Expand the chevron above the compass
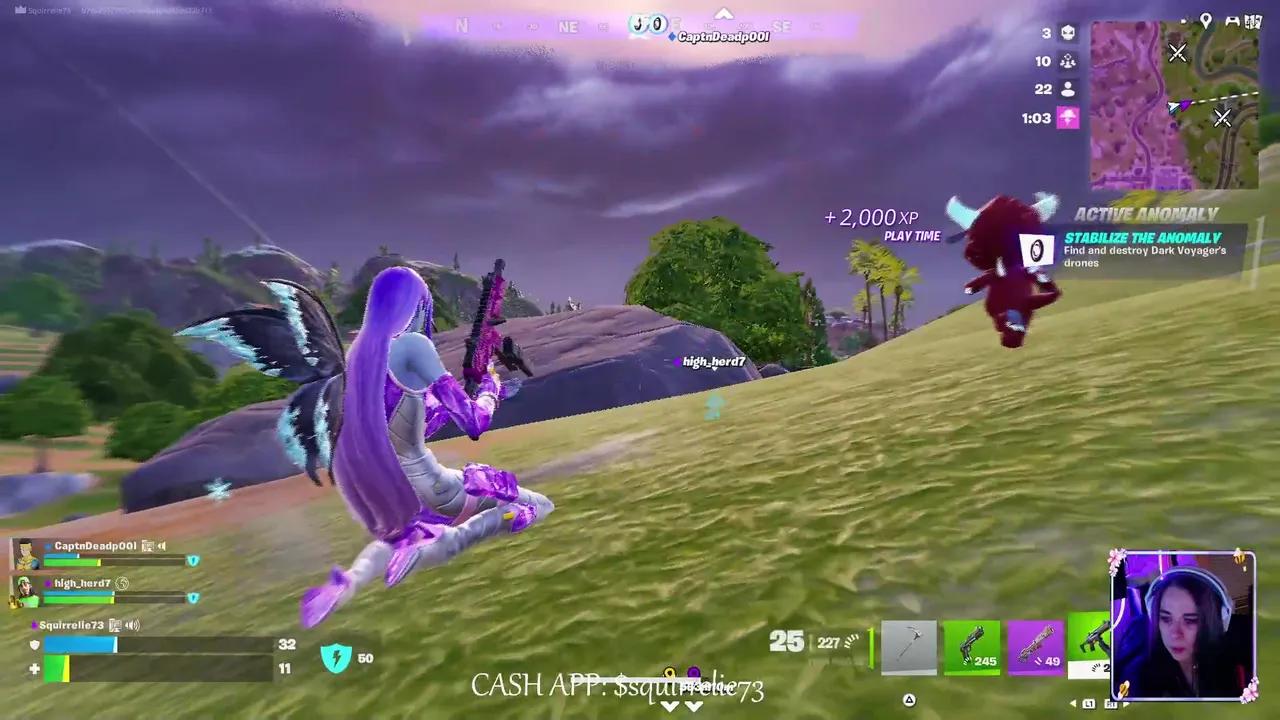Viewport: 1280px width, 720px height. pos(723,13)
